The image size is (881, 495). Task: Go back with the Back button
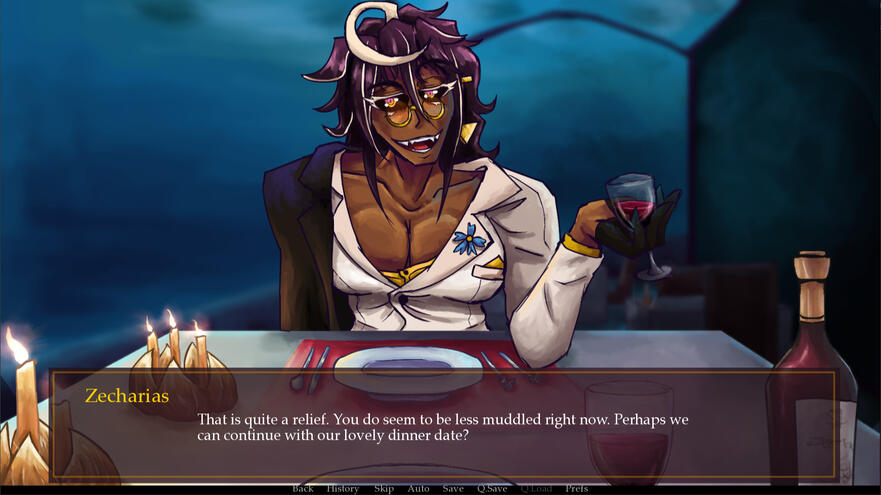[302, 488]
